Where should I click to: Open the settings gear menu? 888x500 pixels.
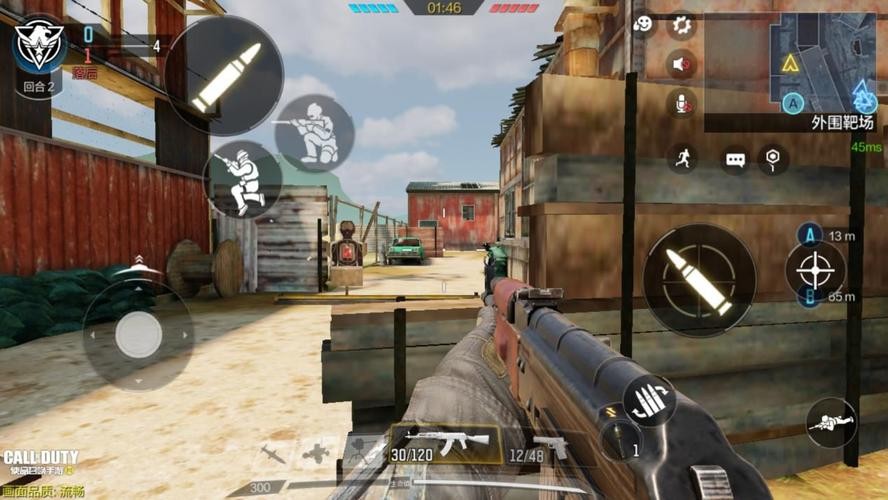(682, 25)
